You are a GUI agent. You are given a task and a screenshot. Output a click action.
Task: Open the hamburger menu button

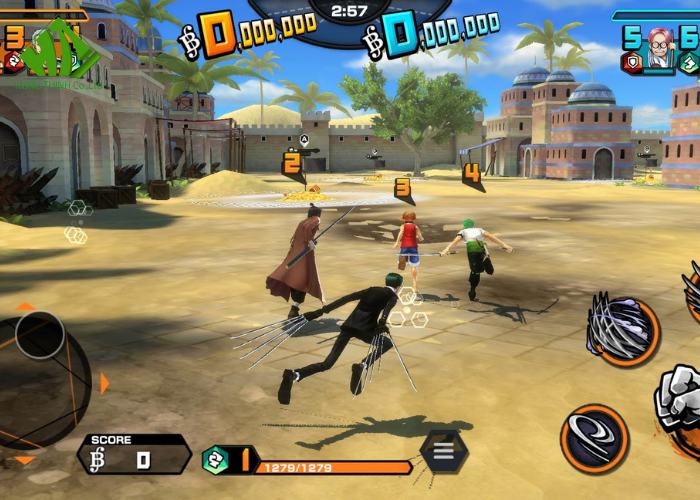point(444,451)
